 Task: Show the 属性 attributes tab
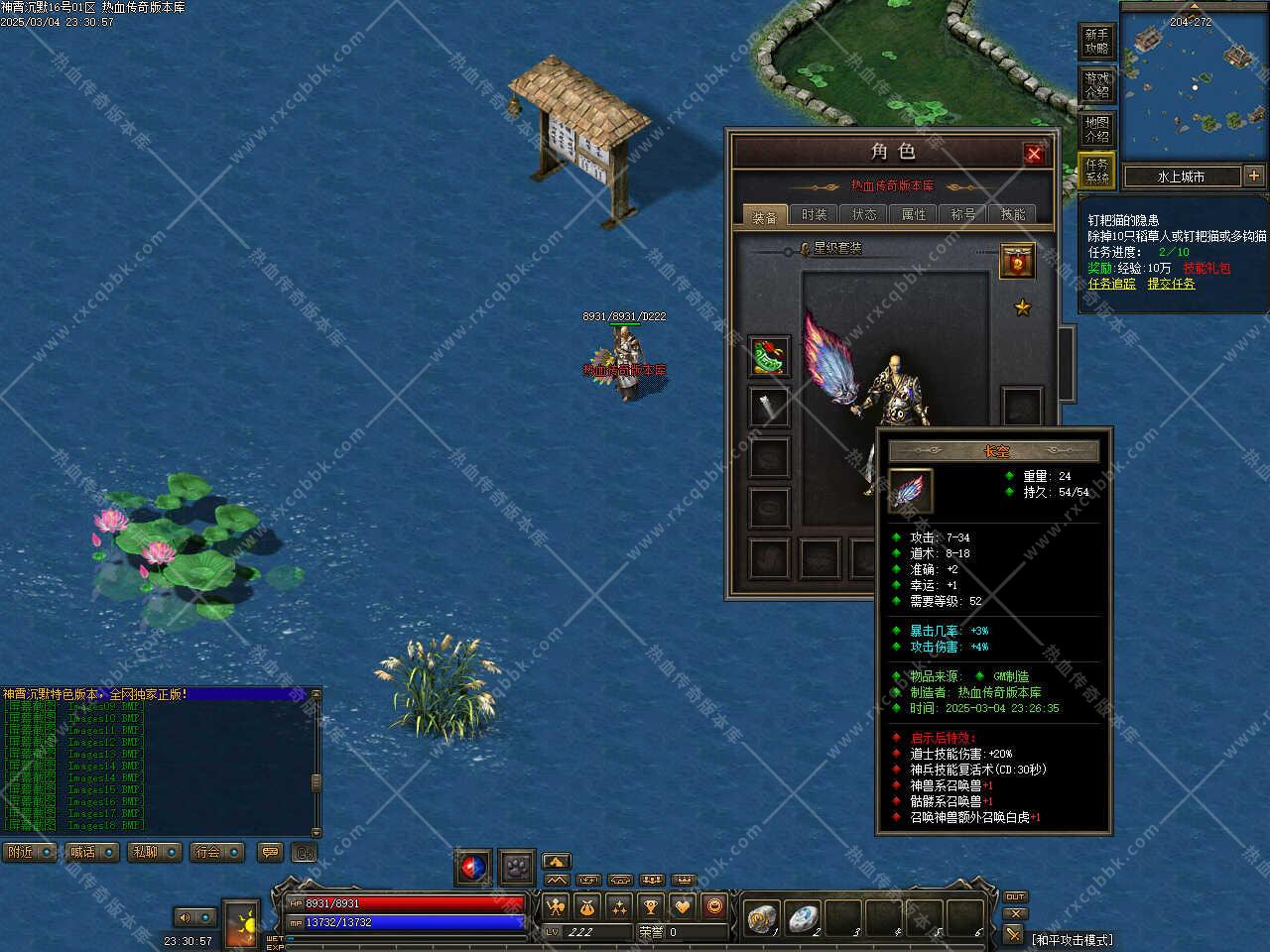(914, 214)
